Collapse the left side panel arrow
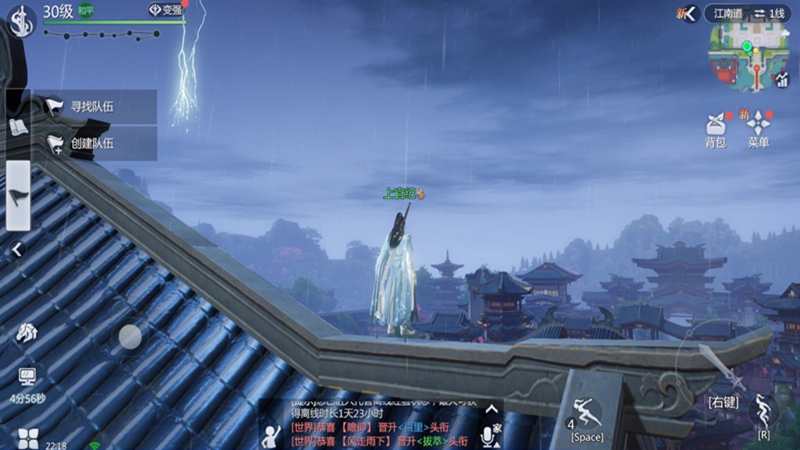The image size is (800, 450). 17,251
